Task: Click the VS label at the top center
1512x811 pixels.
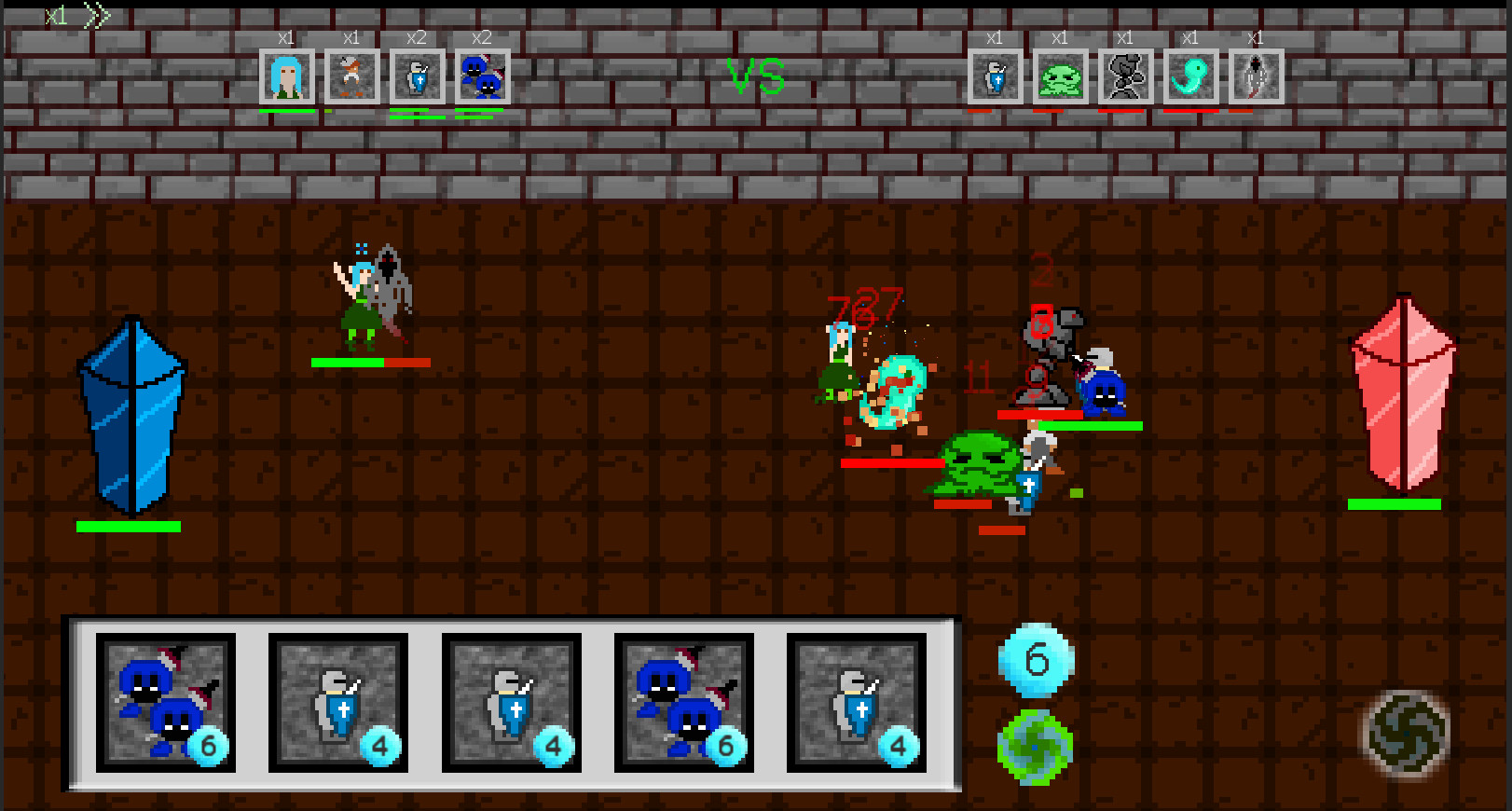Action: point(757,75)
